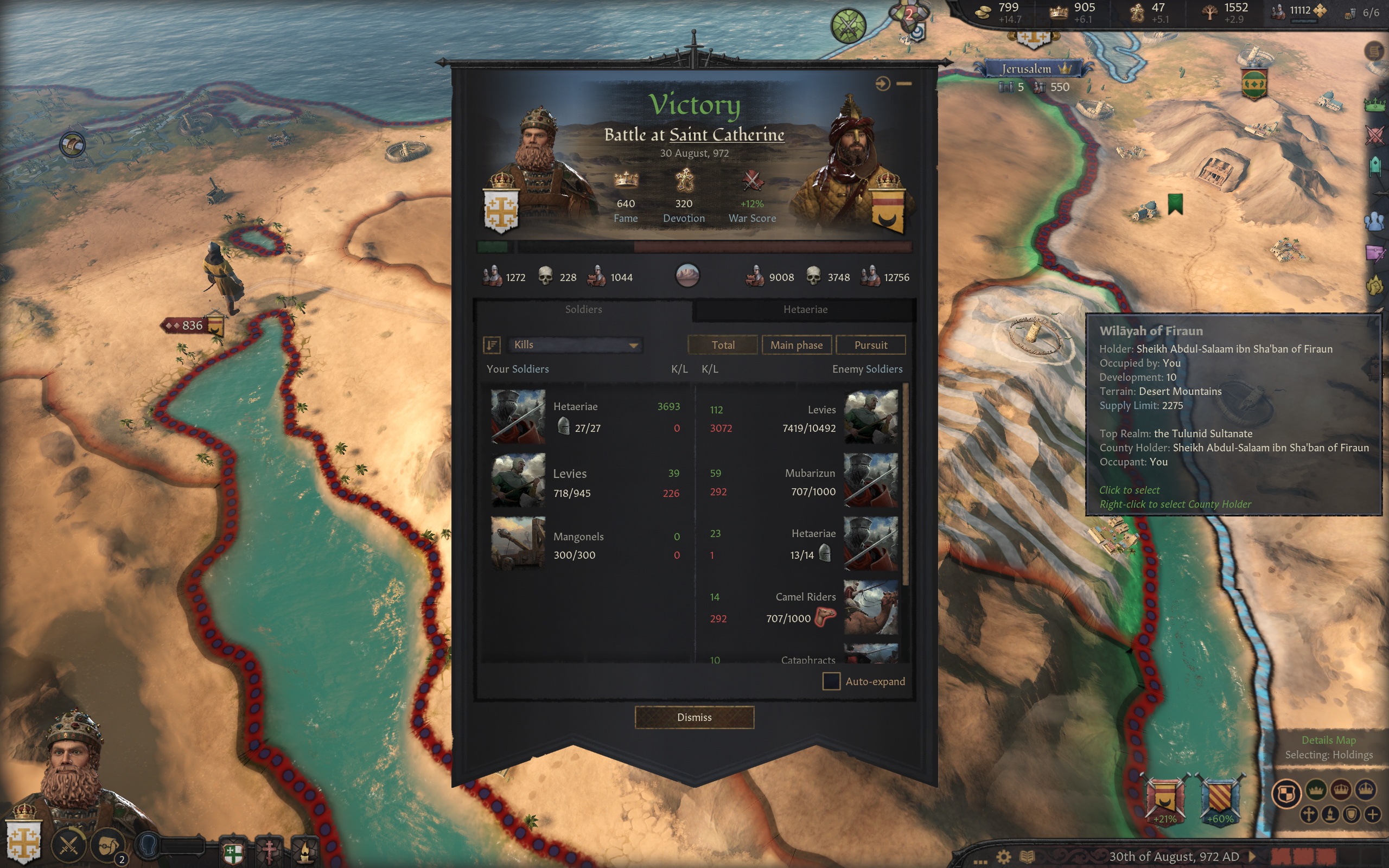
Task: Follow the Saint Catherine location link
Action: coord(727,135)
